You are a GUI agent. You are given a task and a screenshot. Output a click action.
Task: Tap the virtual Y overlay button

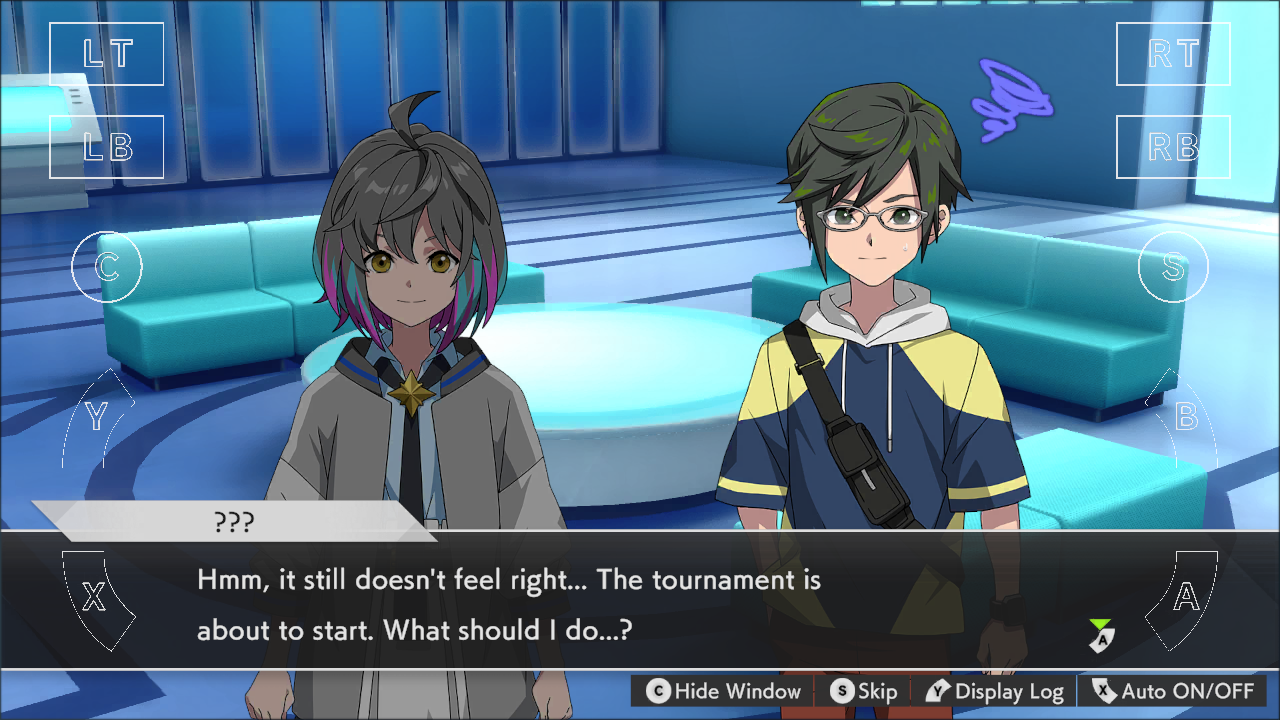point(97,418)
